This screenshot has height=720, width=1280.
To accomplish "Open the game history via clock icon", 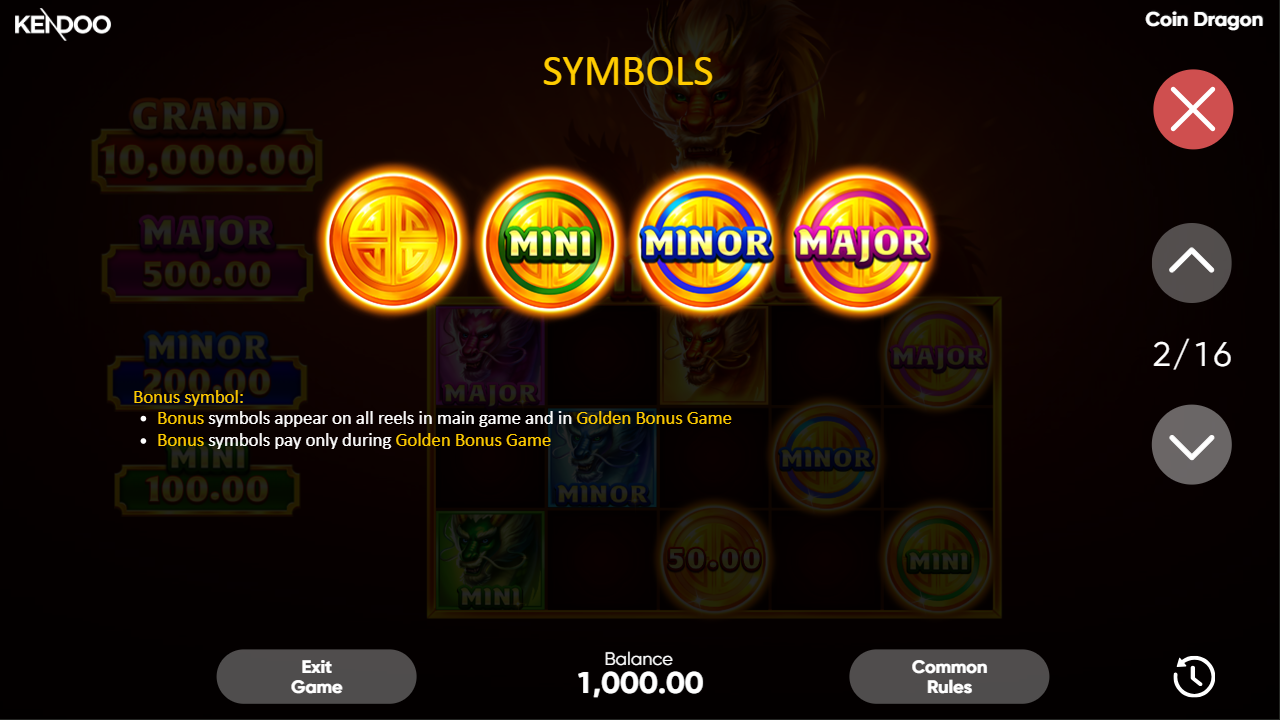I will click(1192, 676).
